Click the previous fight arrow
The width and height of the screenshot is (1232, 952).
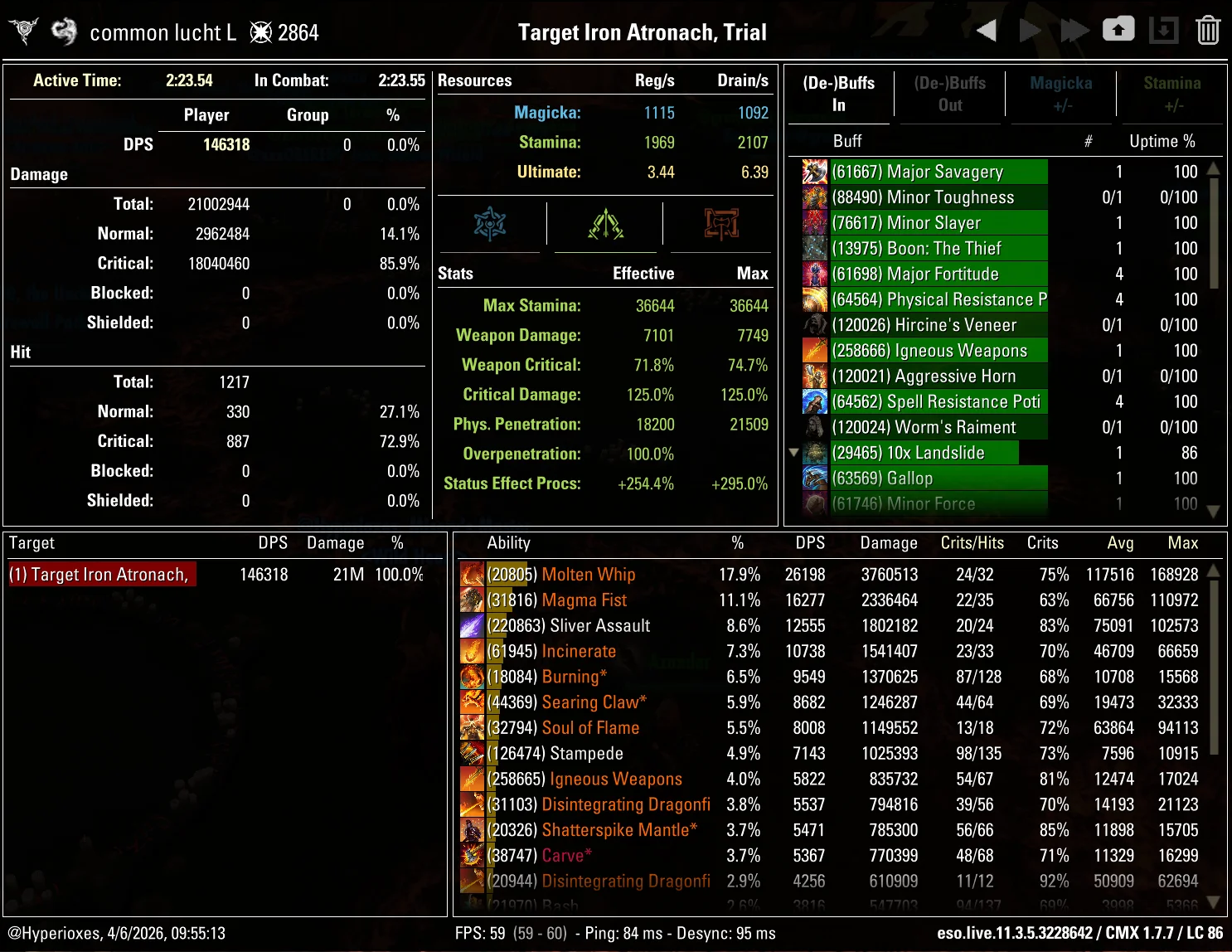tap(987, 29)
